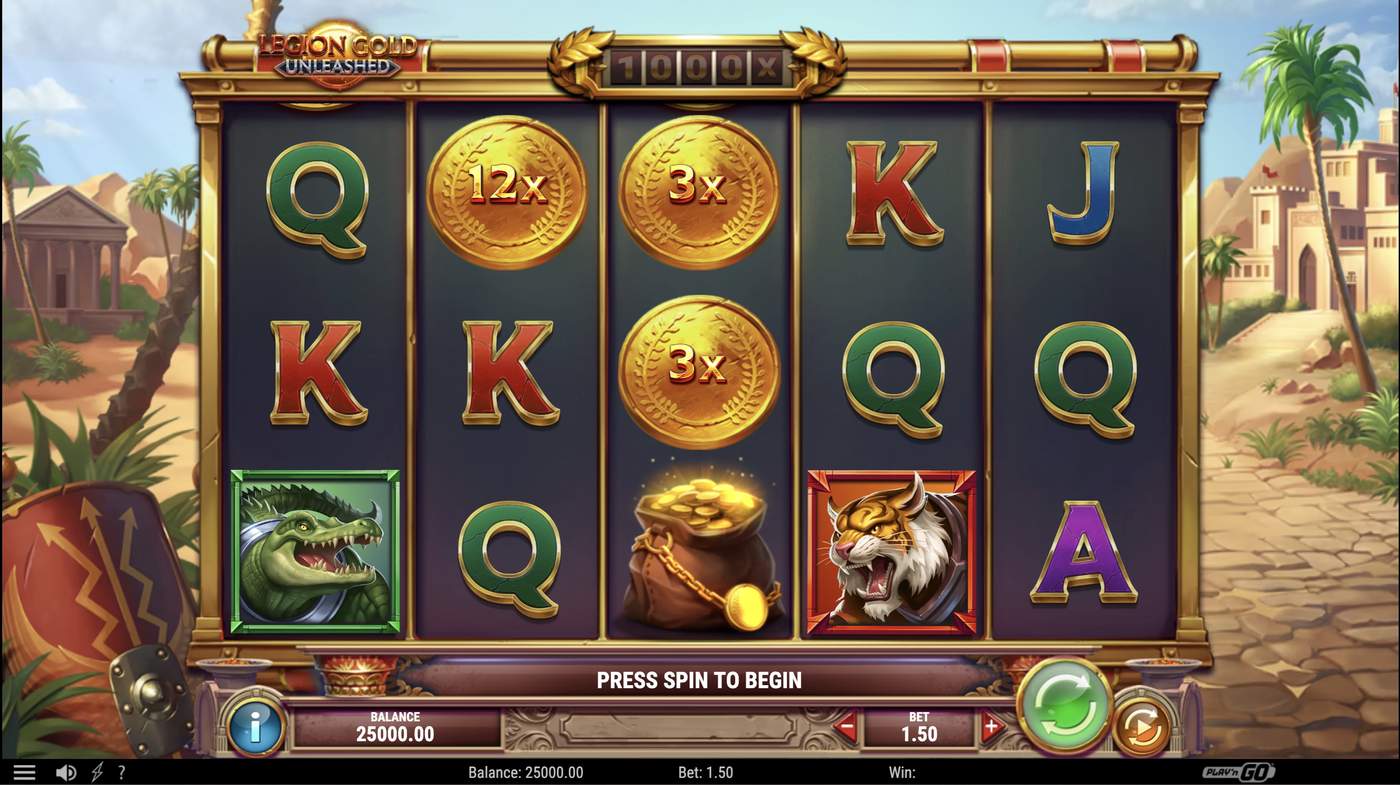Viewport: 1400px width, 785px height.
Task: Click the BALANCE 25000.00 display
Action: pos(394,727)
